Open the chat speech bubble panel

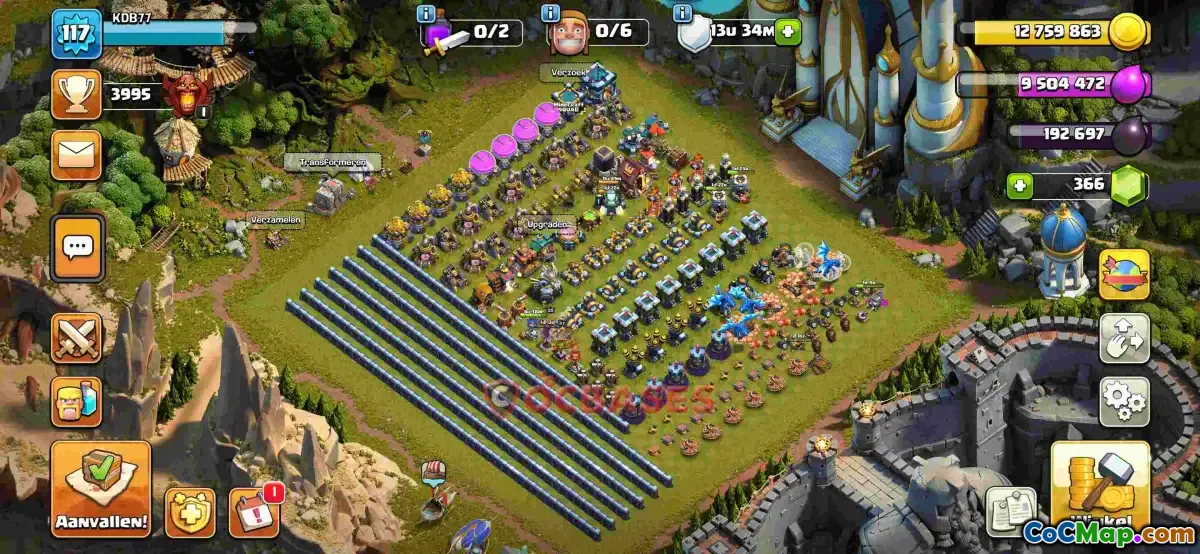click(76, 246)
